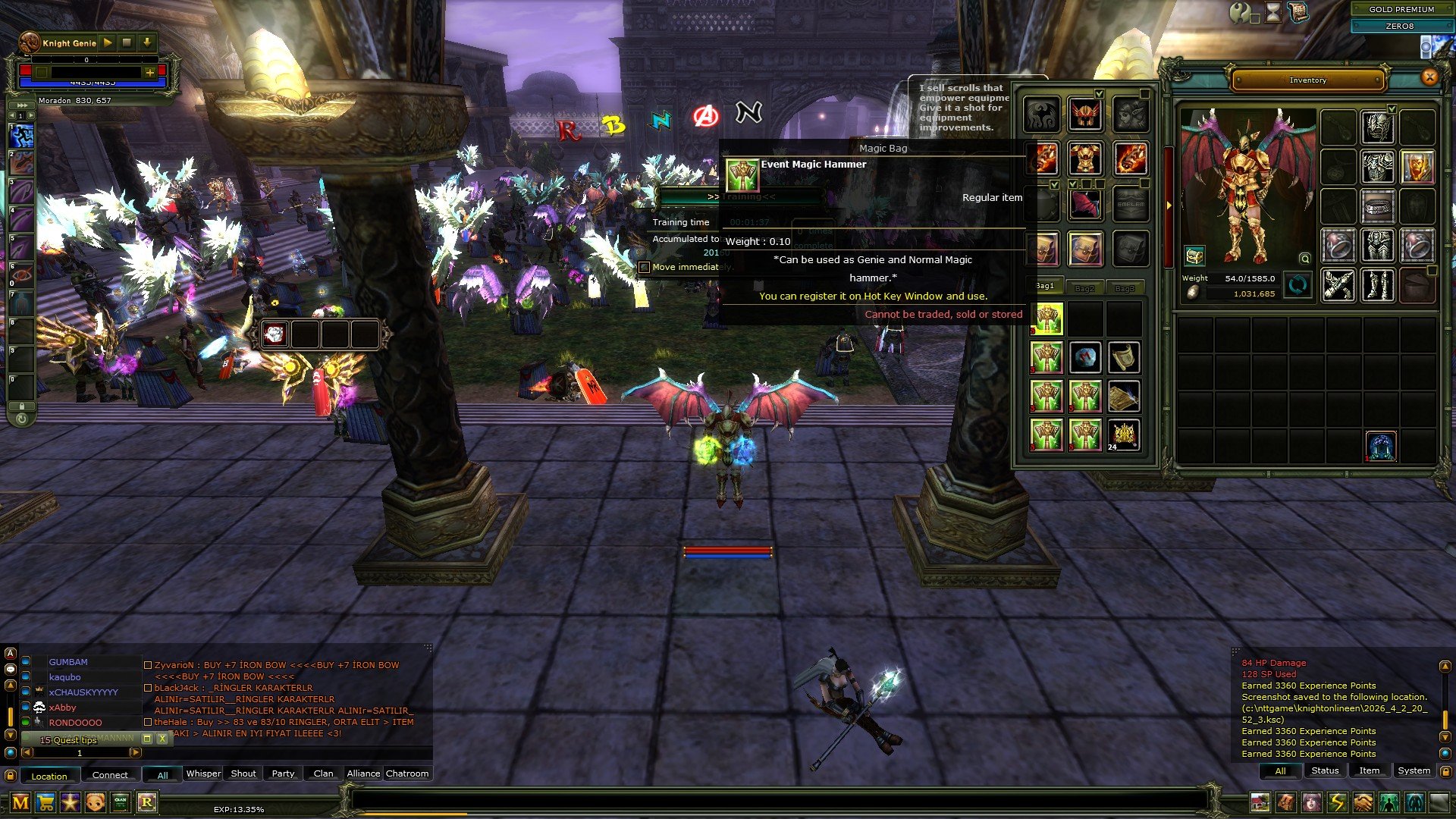Open the handshake trade icon
This screenshot has width=1456, height=819.
point(1363,802)
